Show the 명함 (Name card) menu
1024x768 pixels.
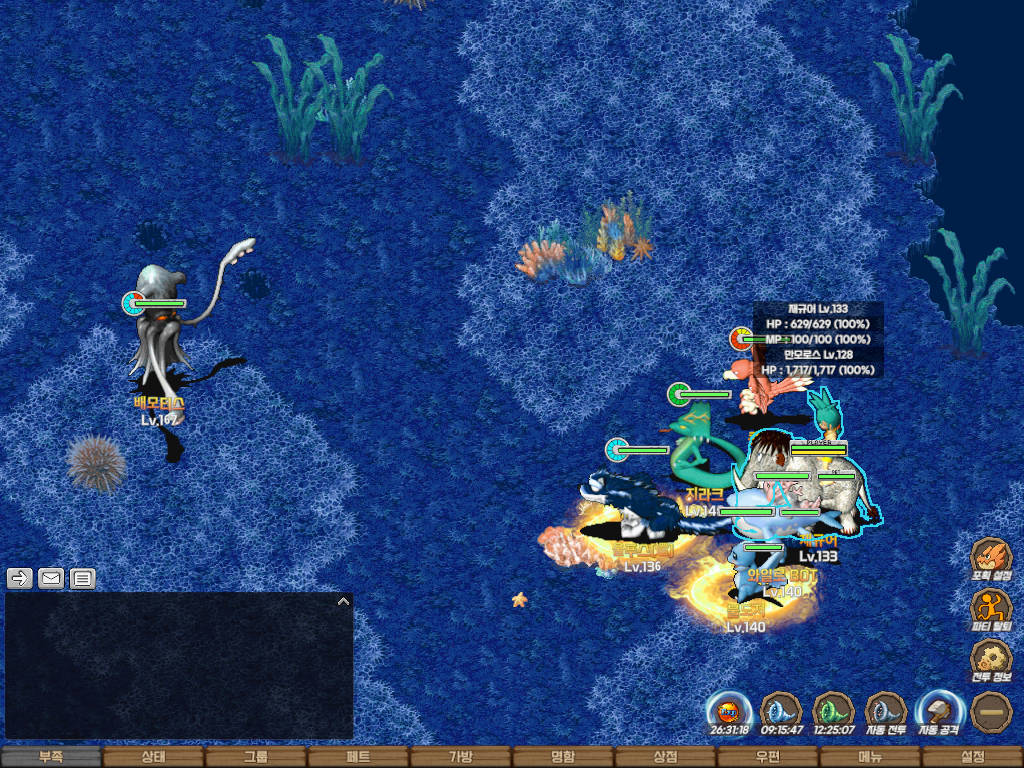pos(563,757)
